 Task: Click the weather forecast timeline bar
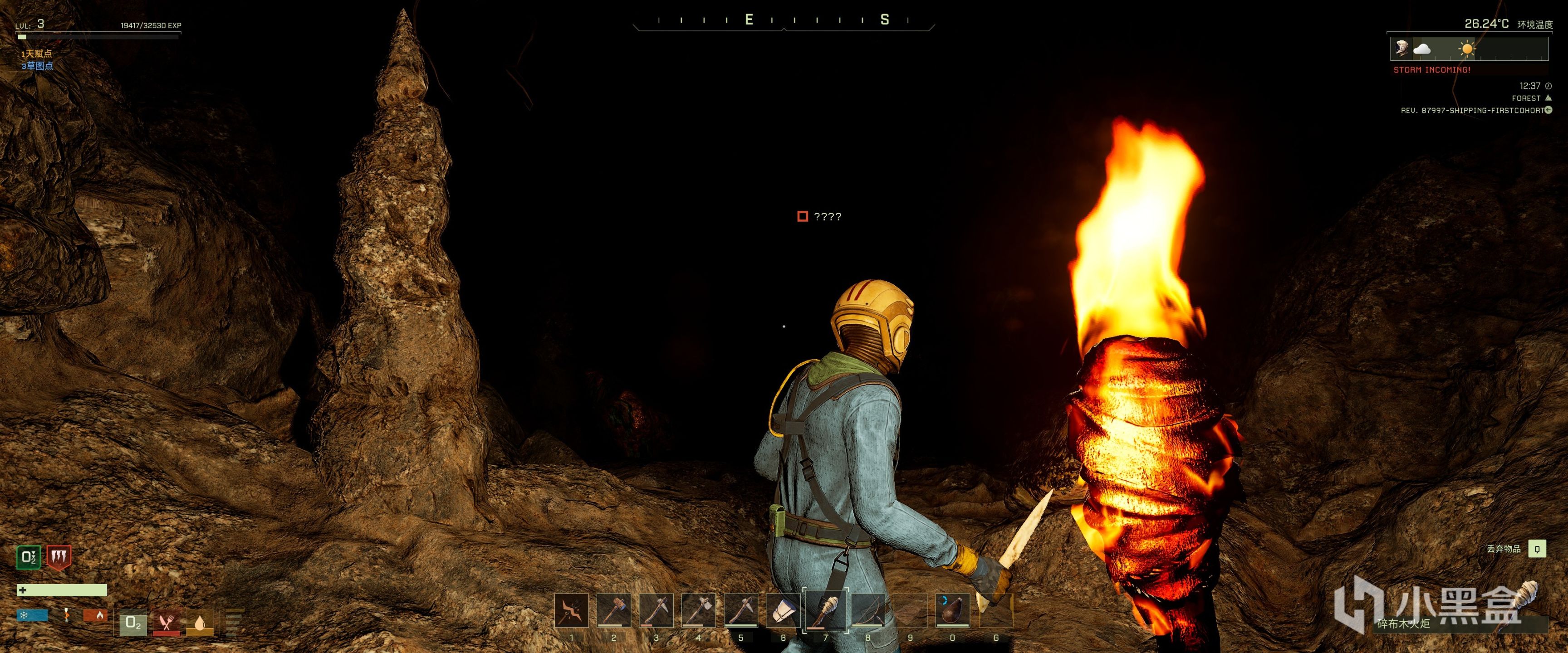[x=1469, y=49]
